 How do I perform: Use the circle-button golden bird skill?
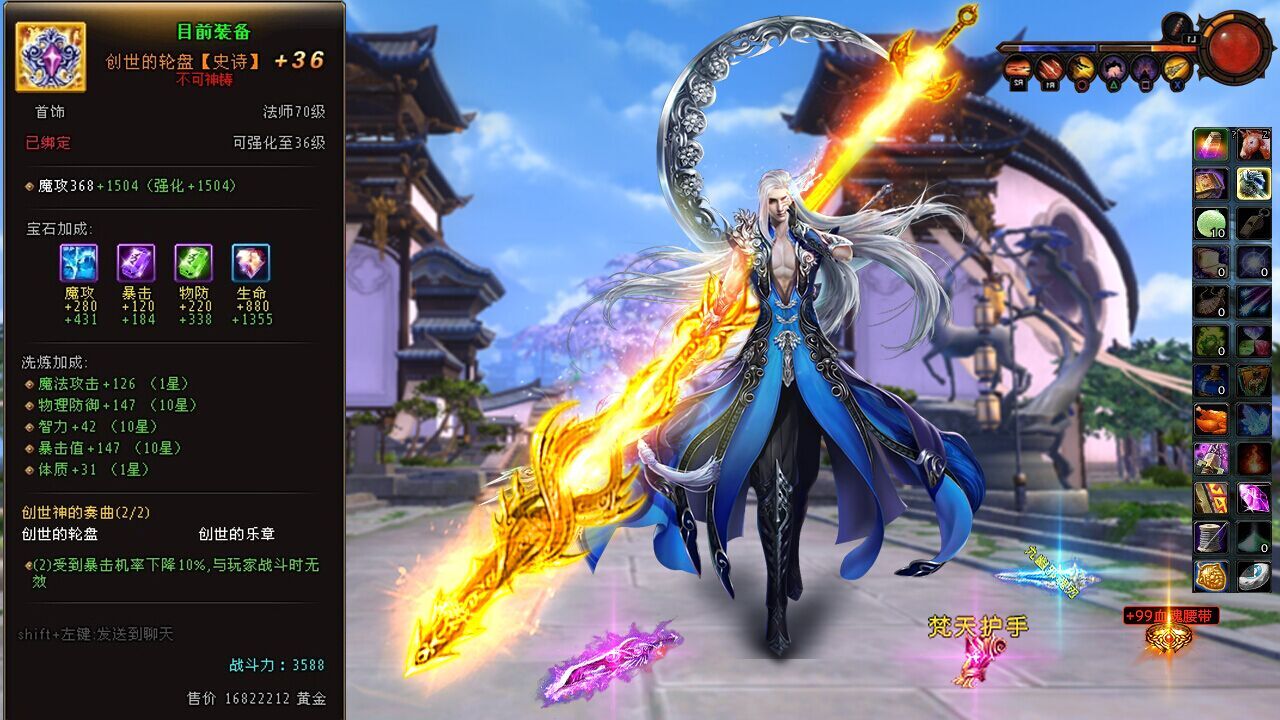[x=1081, y=67]
